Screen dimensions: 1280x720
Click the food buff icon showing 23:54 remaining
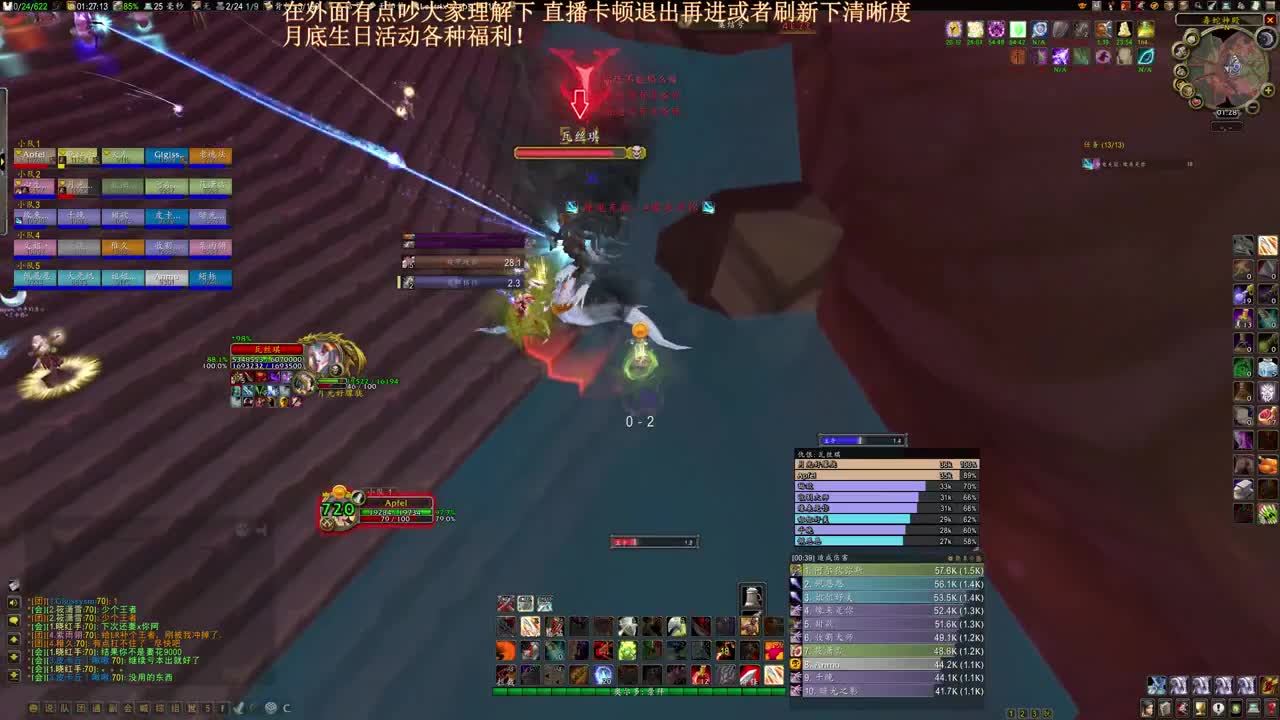1123,30
